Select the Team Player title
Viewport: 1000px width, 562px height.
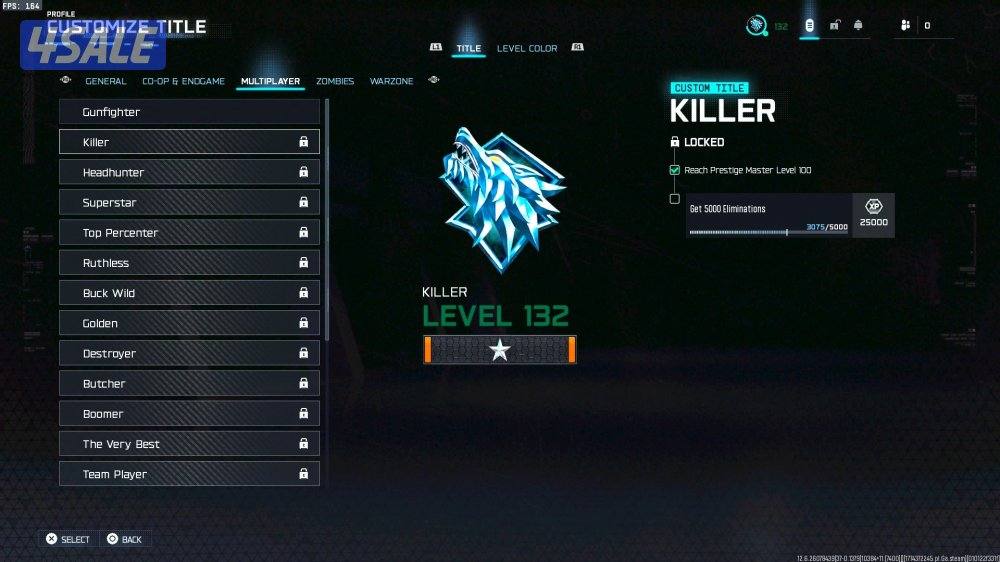189,474
